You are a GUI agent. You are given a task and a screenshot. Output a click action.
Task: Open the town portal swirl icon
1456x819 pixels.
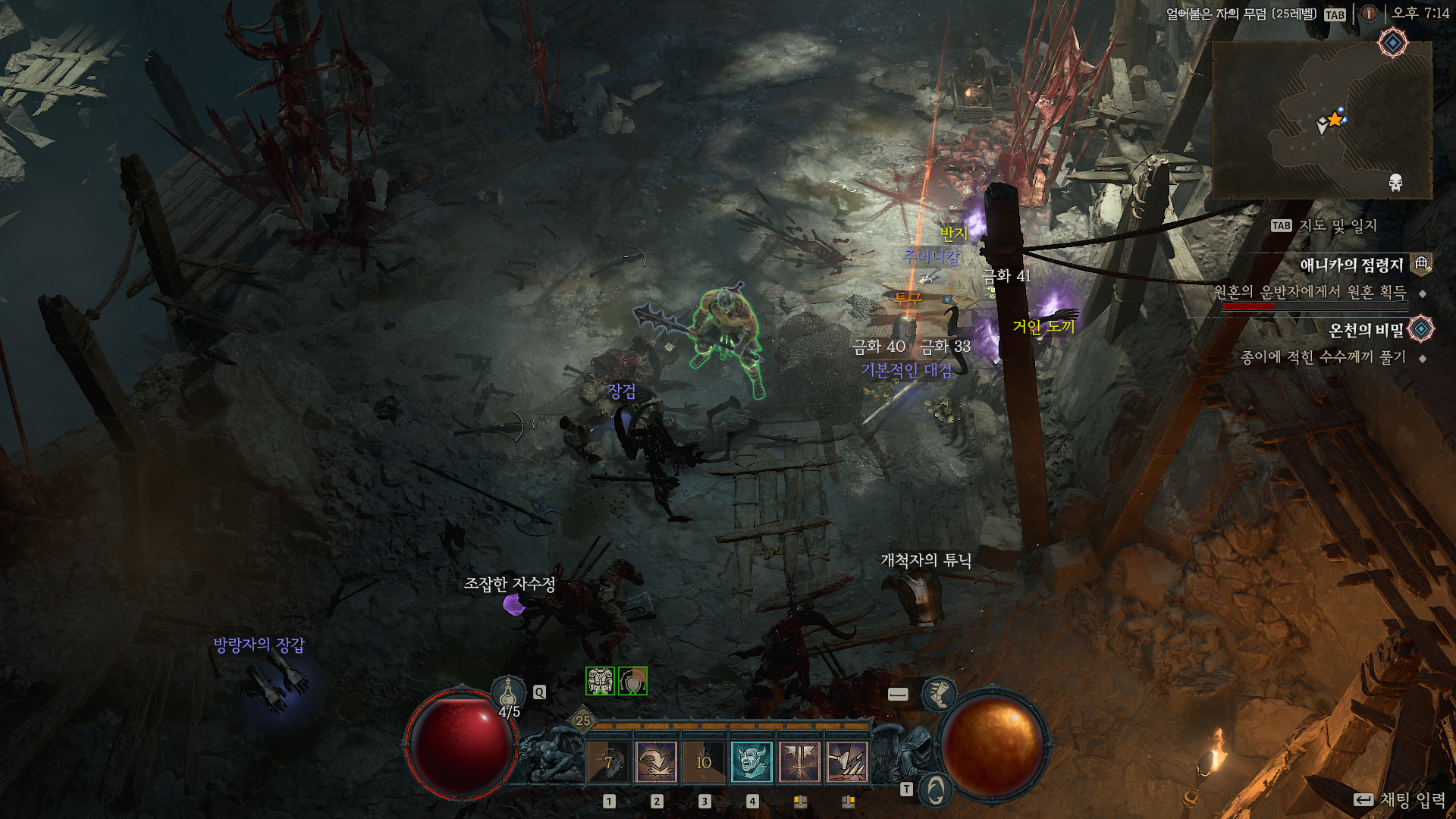(936, 791)
